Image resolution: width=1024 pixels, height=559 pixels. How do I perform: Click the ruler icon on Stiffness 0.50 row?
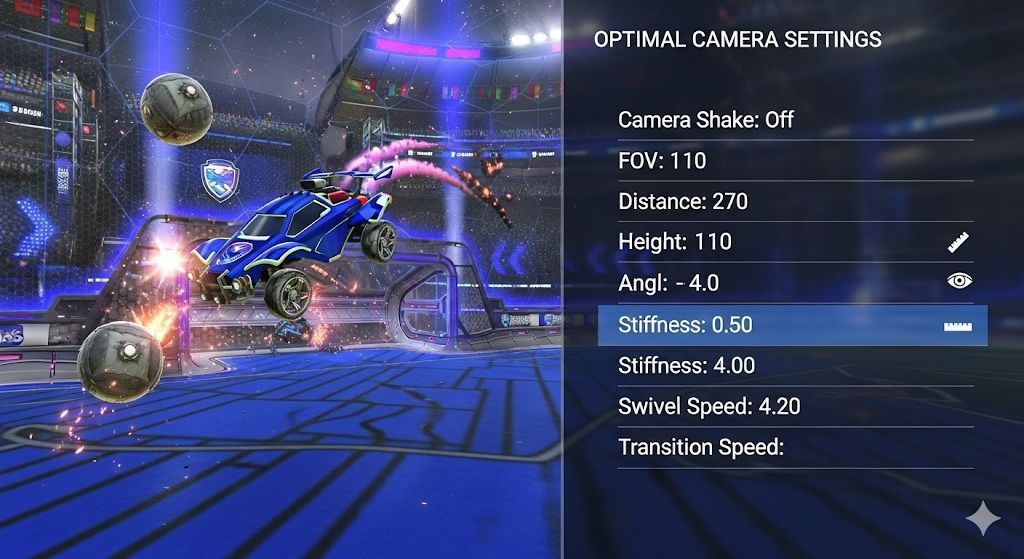[x=959, y=326]
